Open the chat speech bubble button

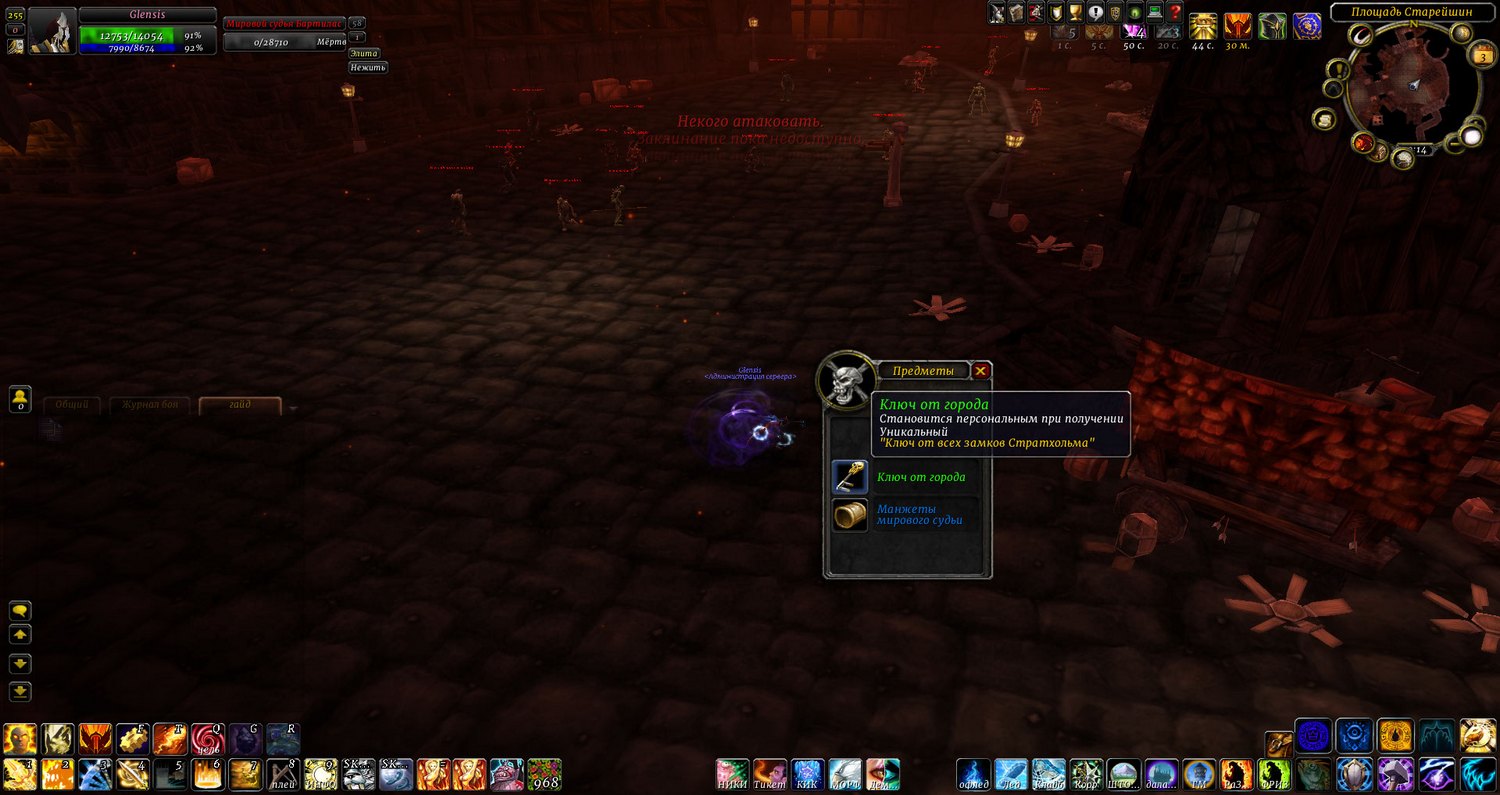(20, 610)
